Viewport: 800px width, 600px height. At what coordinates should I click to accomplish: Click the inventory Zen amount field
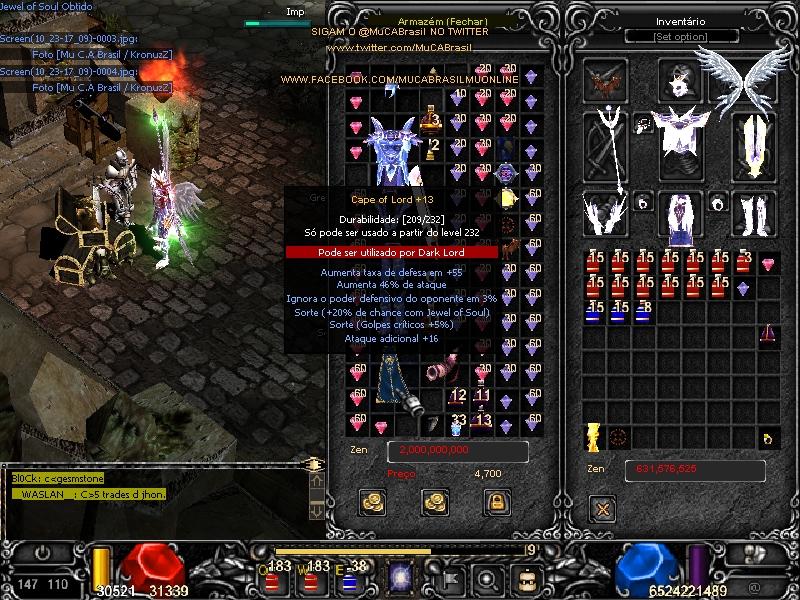(x=695, y=469)
